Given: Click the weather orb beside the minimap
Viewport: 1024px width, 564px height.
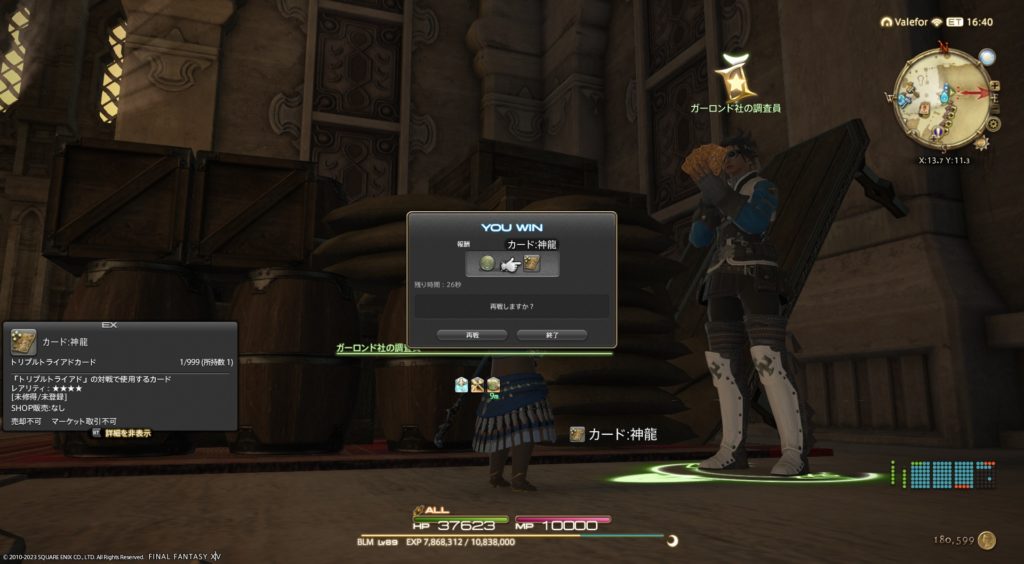Looking at the screenshot, I should 987,58.
